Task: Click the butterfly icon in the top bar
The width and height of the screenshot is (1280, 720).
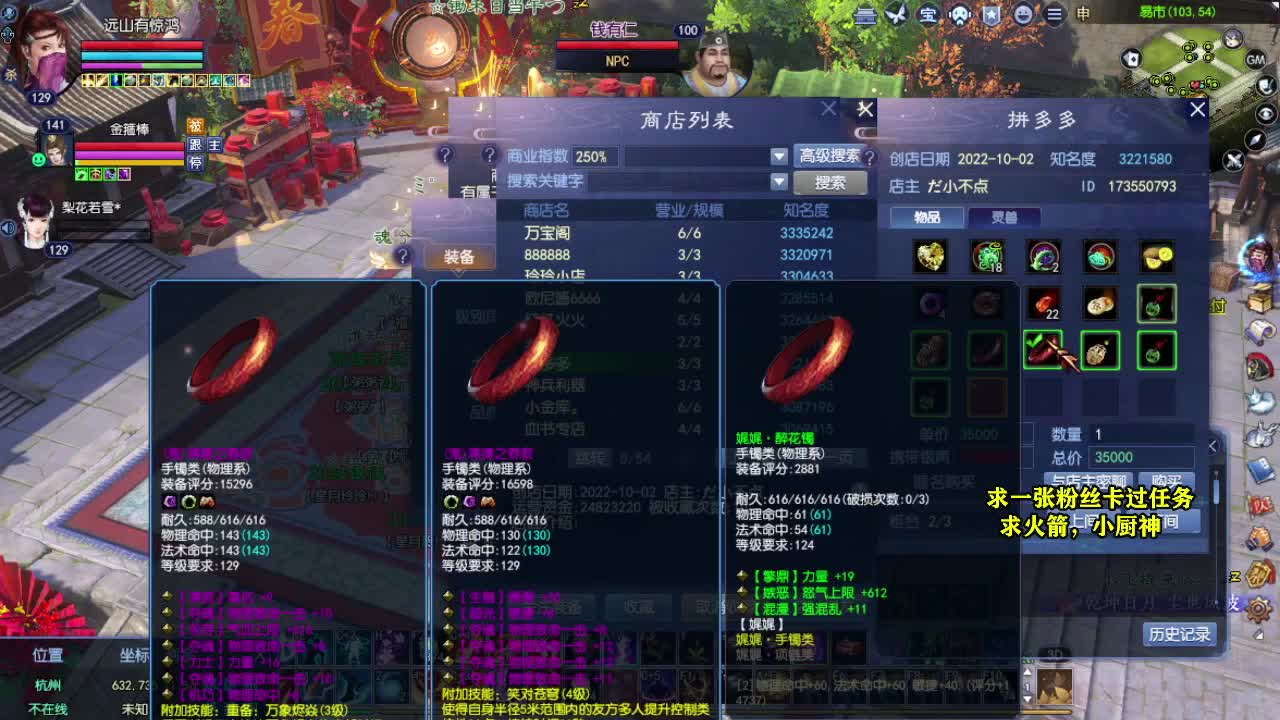Action: coord(895,16)
